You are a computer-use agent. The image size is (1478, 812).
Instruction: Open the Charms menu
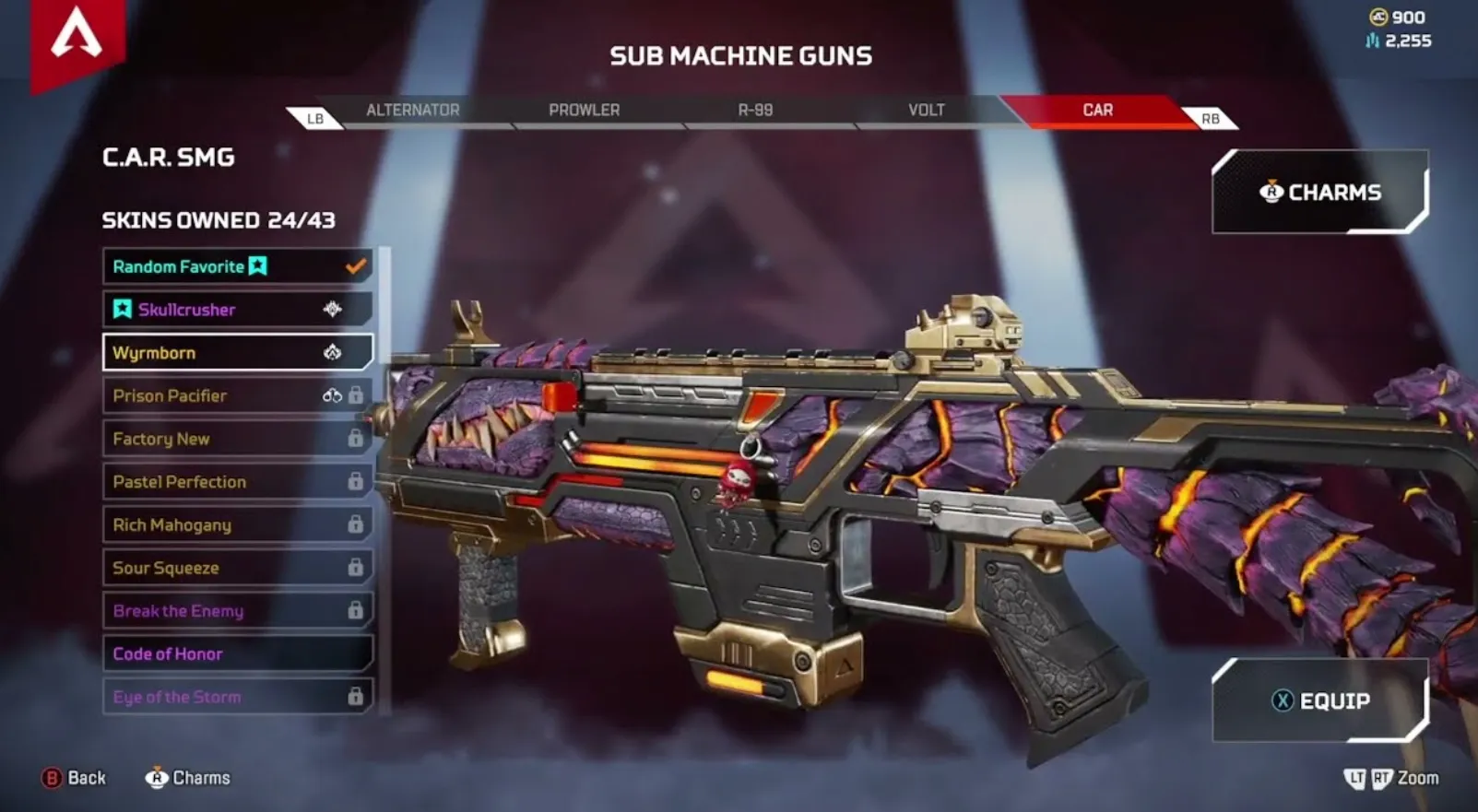[x=1320, y=193]
